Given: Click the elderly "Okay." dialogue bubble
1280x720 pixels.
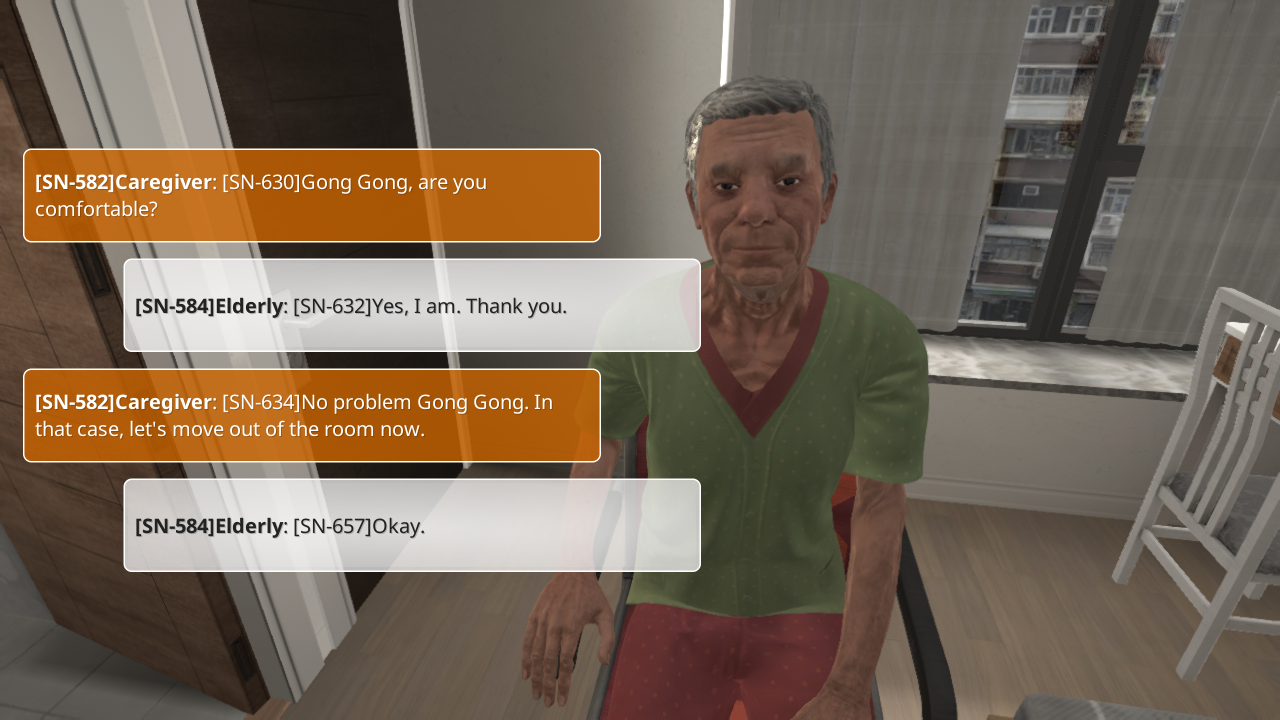Looking at the screenshot, I should (x=411, y=526).
